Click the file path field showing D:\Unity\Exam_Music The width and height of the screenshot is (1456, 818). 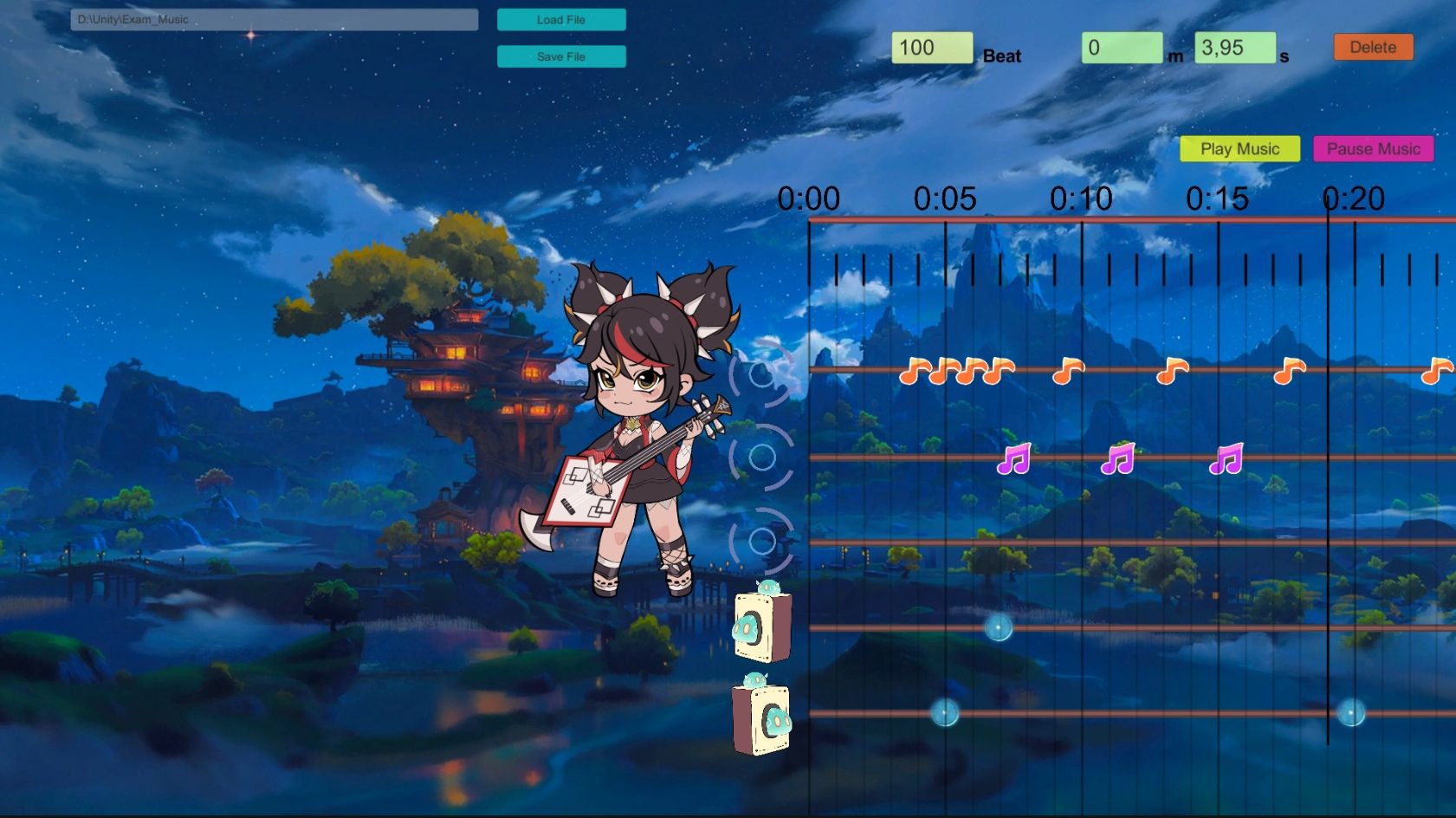point(275,19)
